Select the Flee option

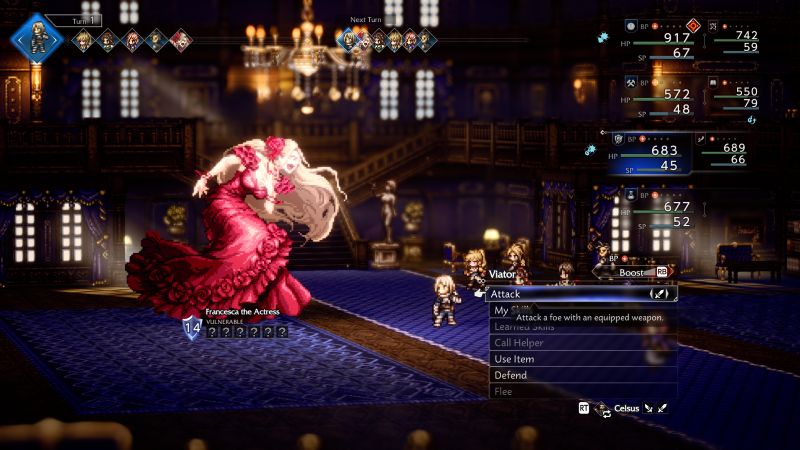coord(582,391)
